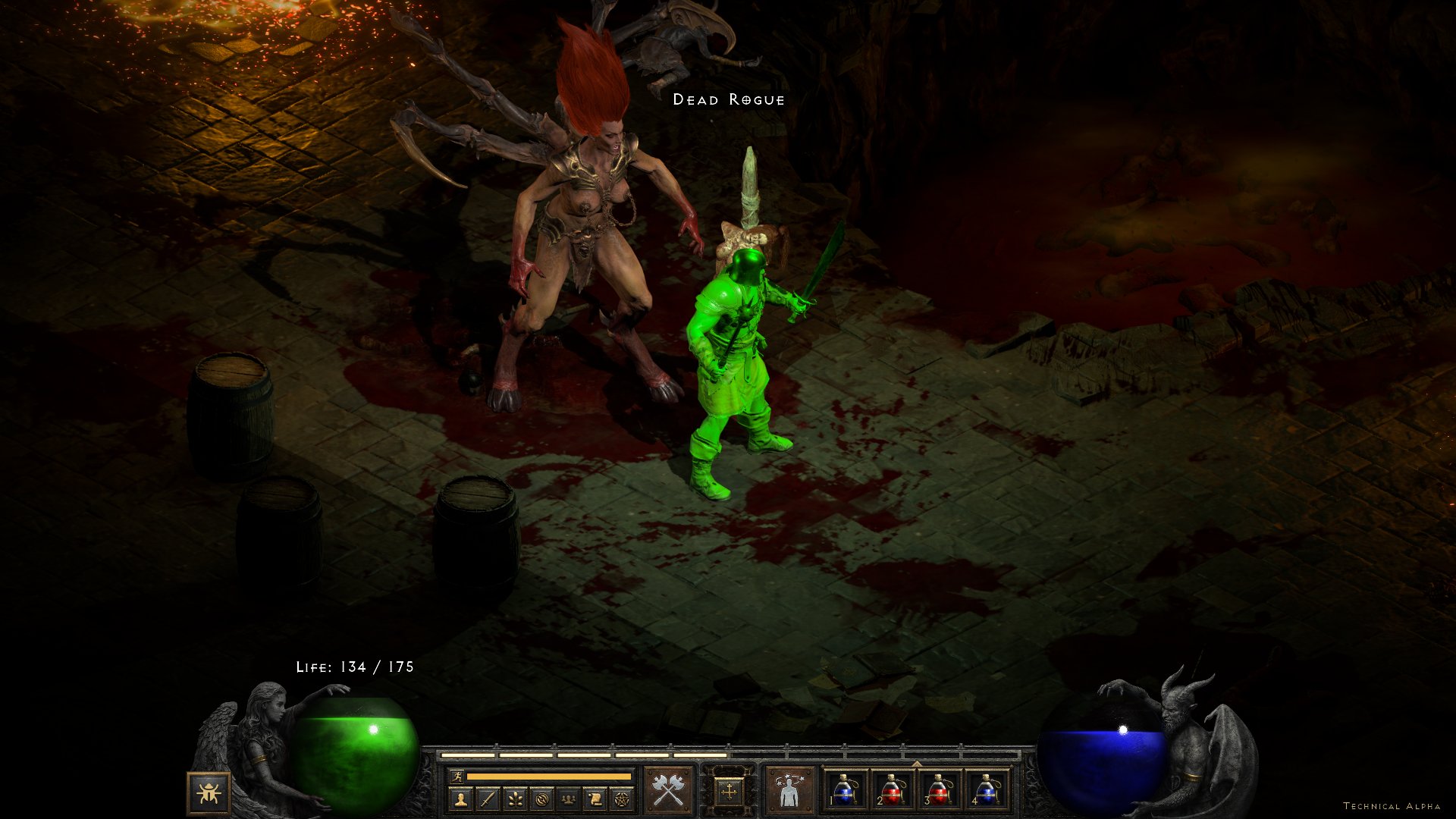Select the dizzy figure right skill
The width and height of the screenshot is (1456, 819).
click(789, 791)
